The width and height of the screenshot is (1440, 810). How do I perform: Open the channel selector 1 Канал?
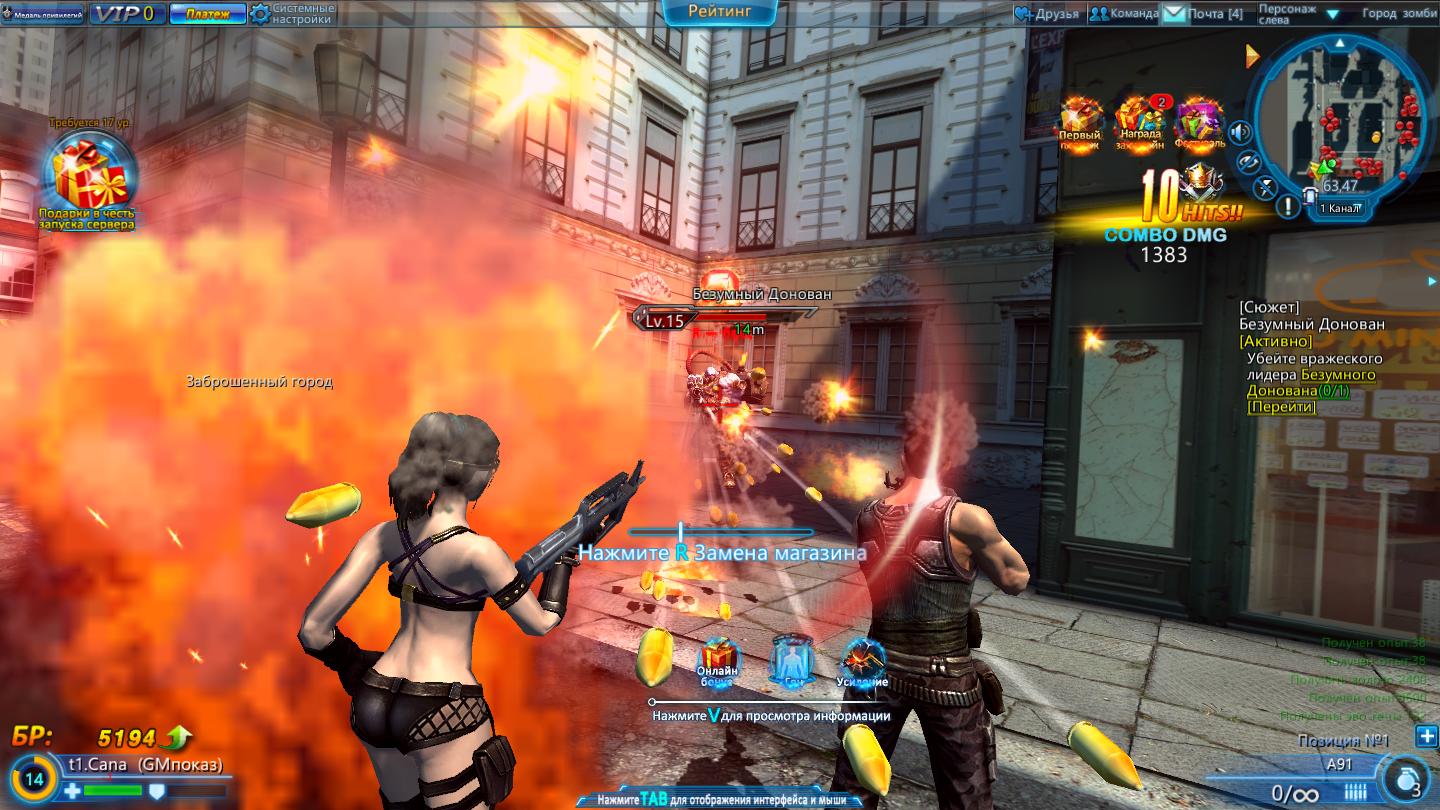[1338, 208]
